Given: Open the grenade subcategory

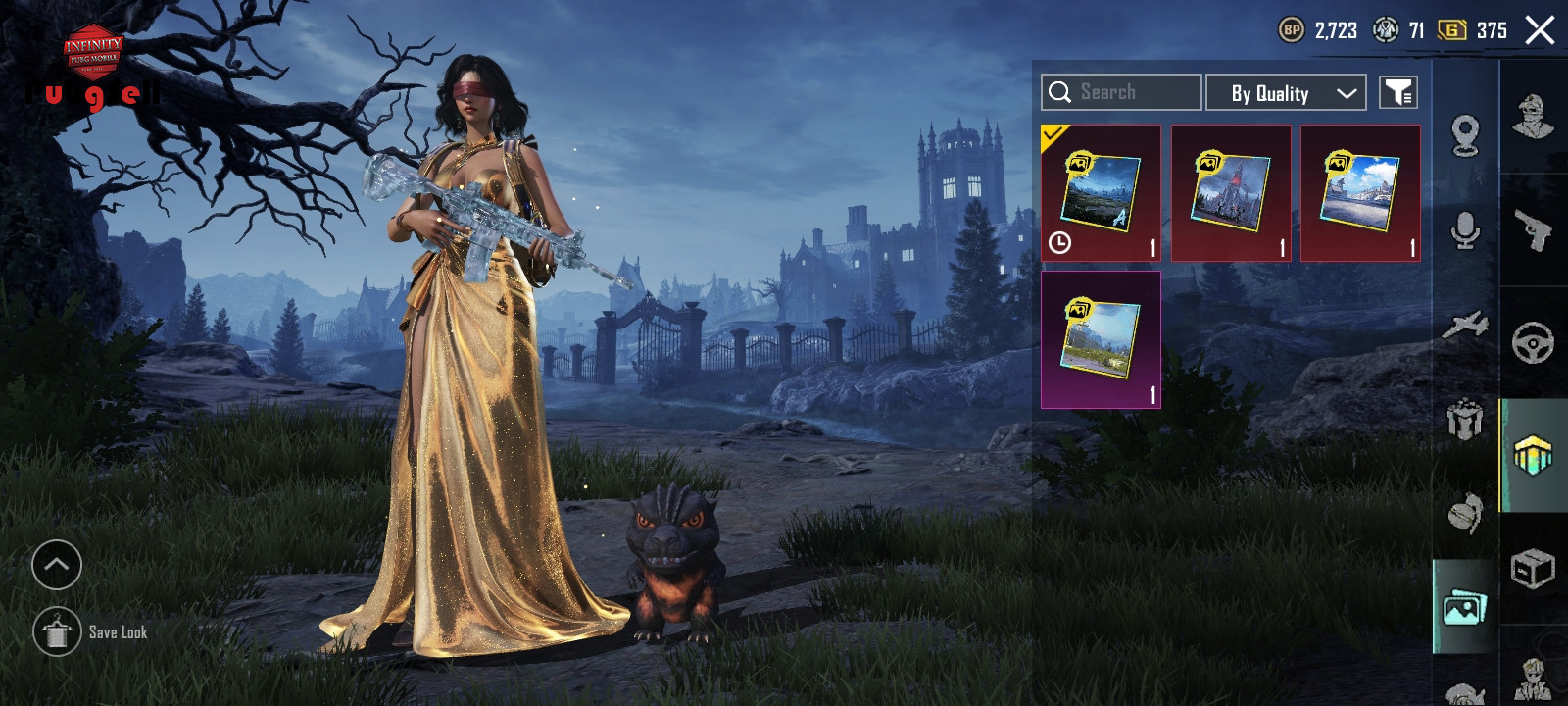Looking at the screenshot, I should click(x=1465, y=513).
